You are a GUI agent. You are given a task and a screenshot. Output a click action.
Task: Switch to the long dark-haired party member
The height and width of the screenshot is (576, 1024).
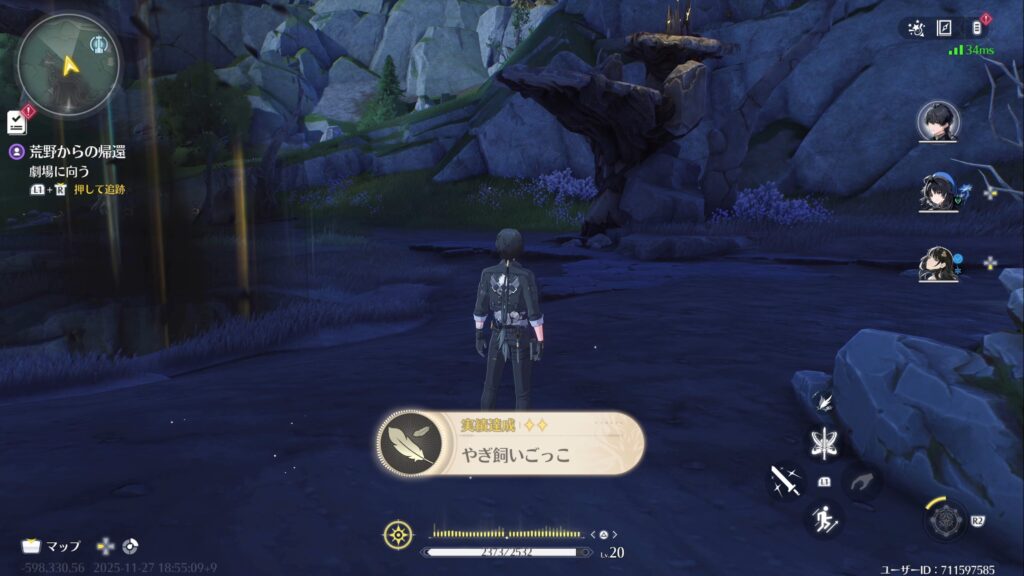tap(938, 263)
